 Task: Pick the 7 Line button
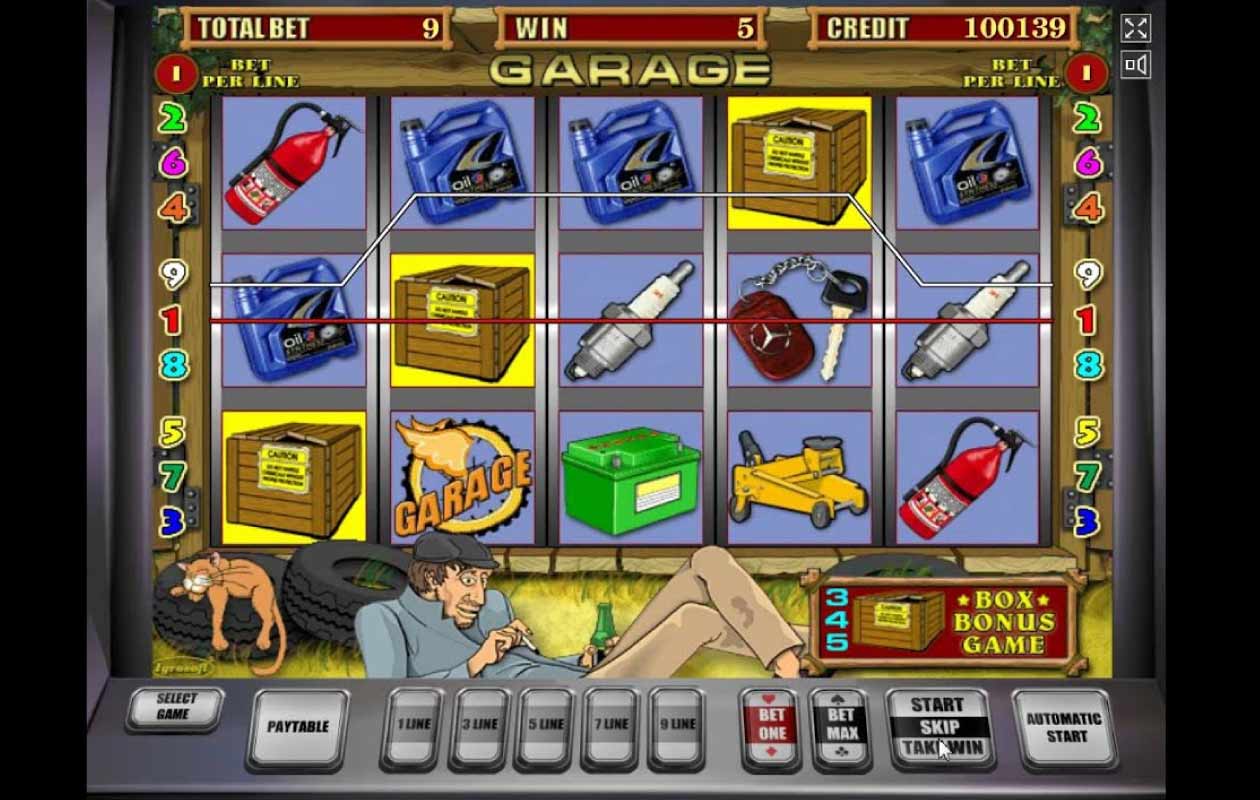click(611, 726)
